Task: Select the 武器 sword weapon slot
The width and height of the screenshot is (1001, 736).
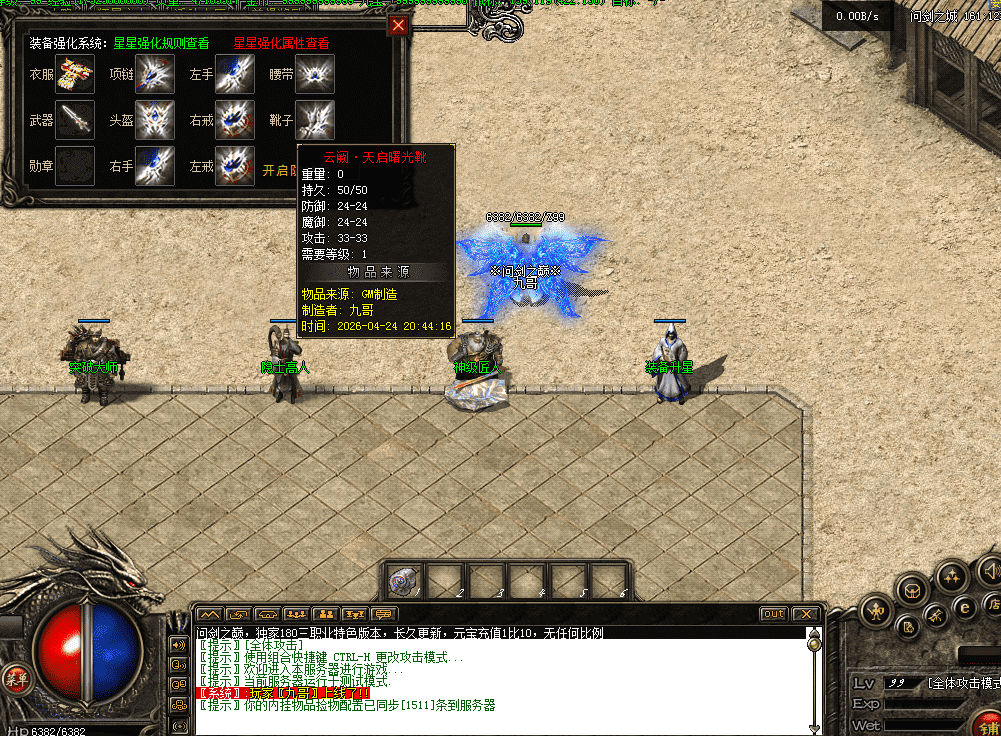Action: (75, 120)
